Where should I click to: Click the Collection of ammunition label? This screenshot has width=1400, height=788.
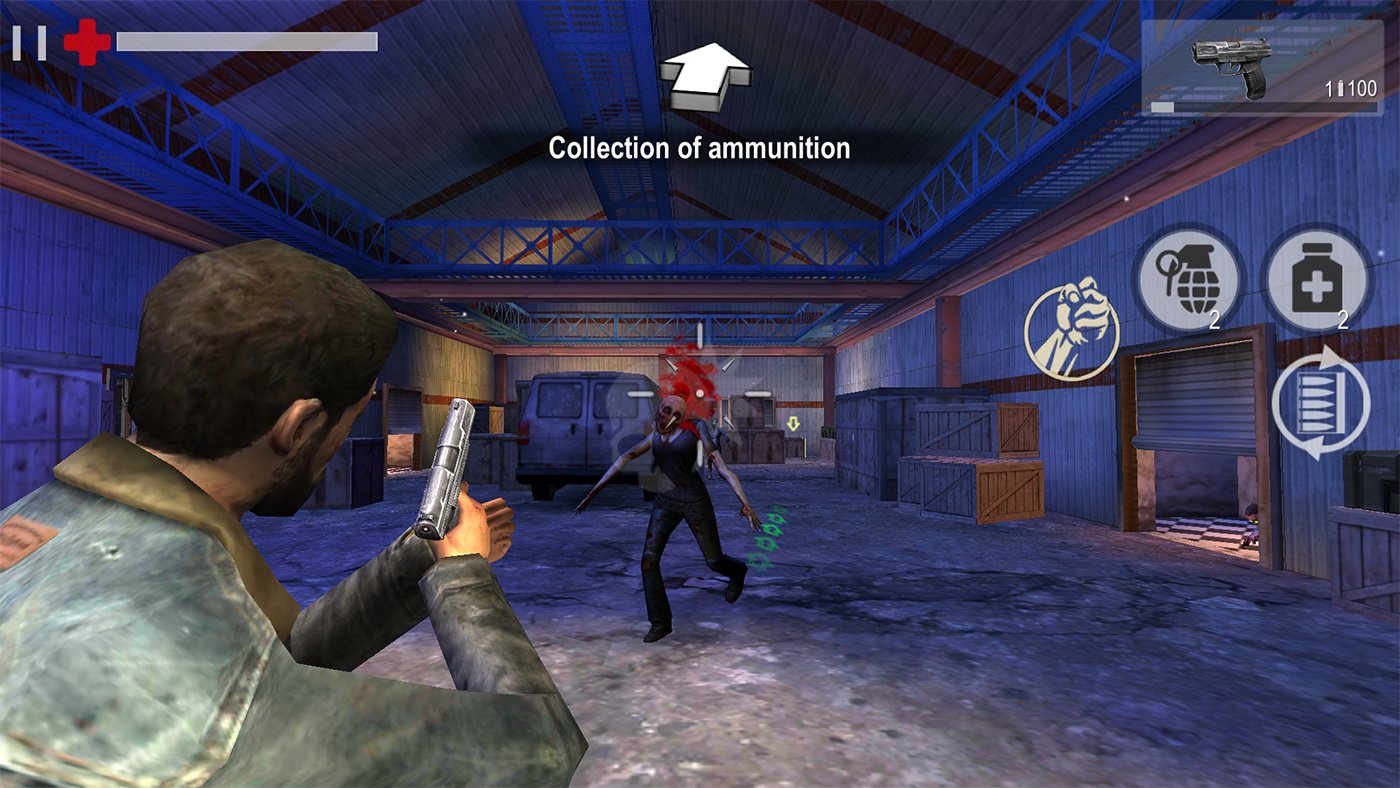699,149
